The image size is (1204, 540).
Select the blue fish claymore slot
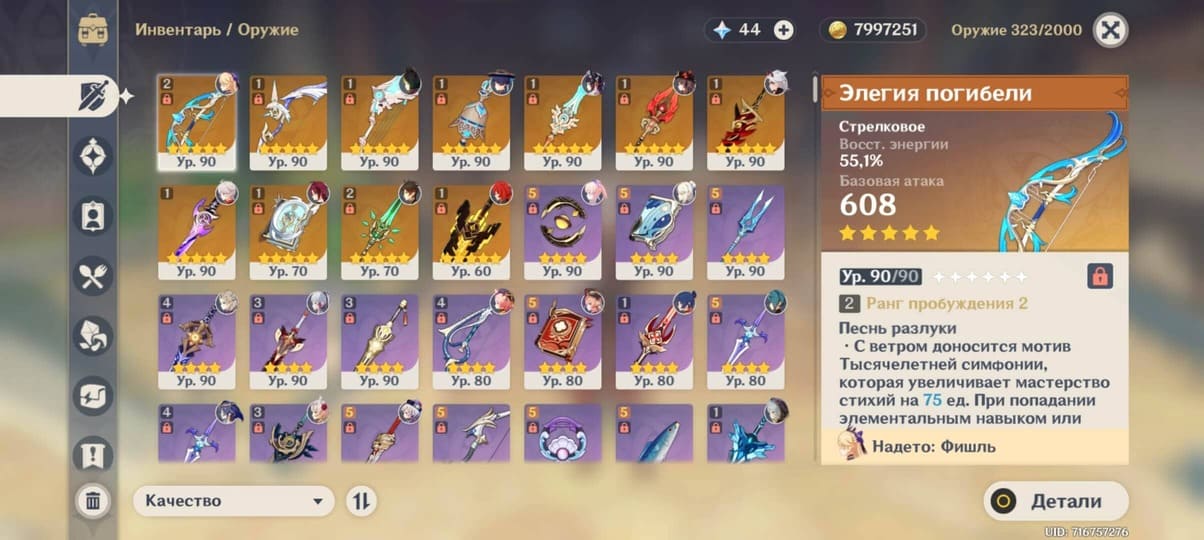point(654,435)
